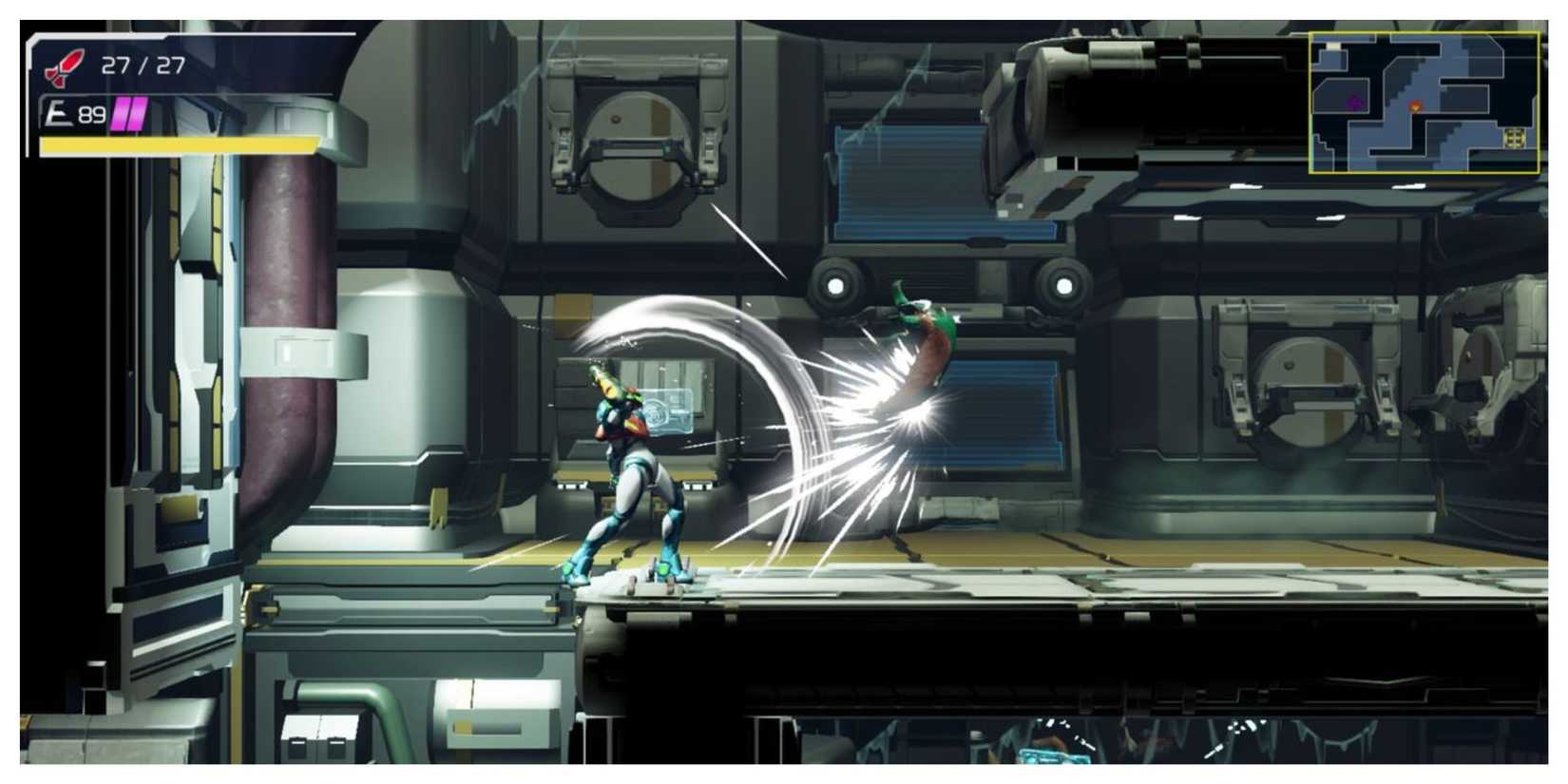Screen dimensions: 1568x784
Task: Click the missile count reading 27 / 27
Action: point(143,67)
